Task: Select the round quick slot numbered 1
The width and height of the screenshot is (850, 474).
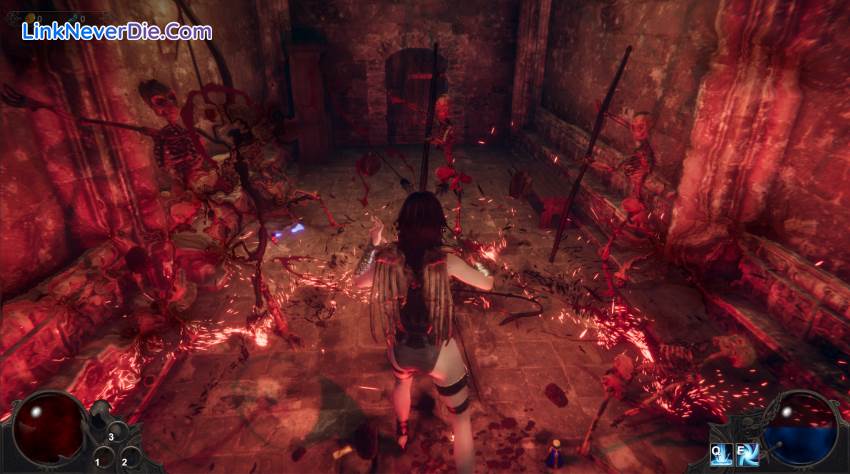Action: pyautogui.click(x=103, y=459)
